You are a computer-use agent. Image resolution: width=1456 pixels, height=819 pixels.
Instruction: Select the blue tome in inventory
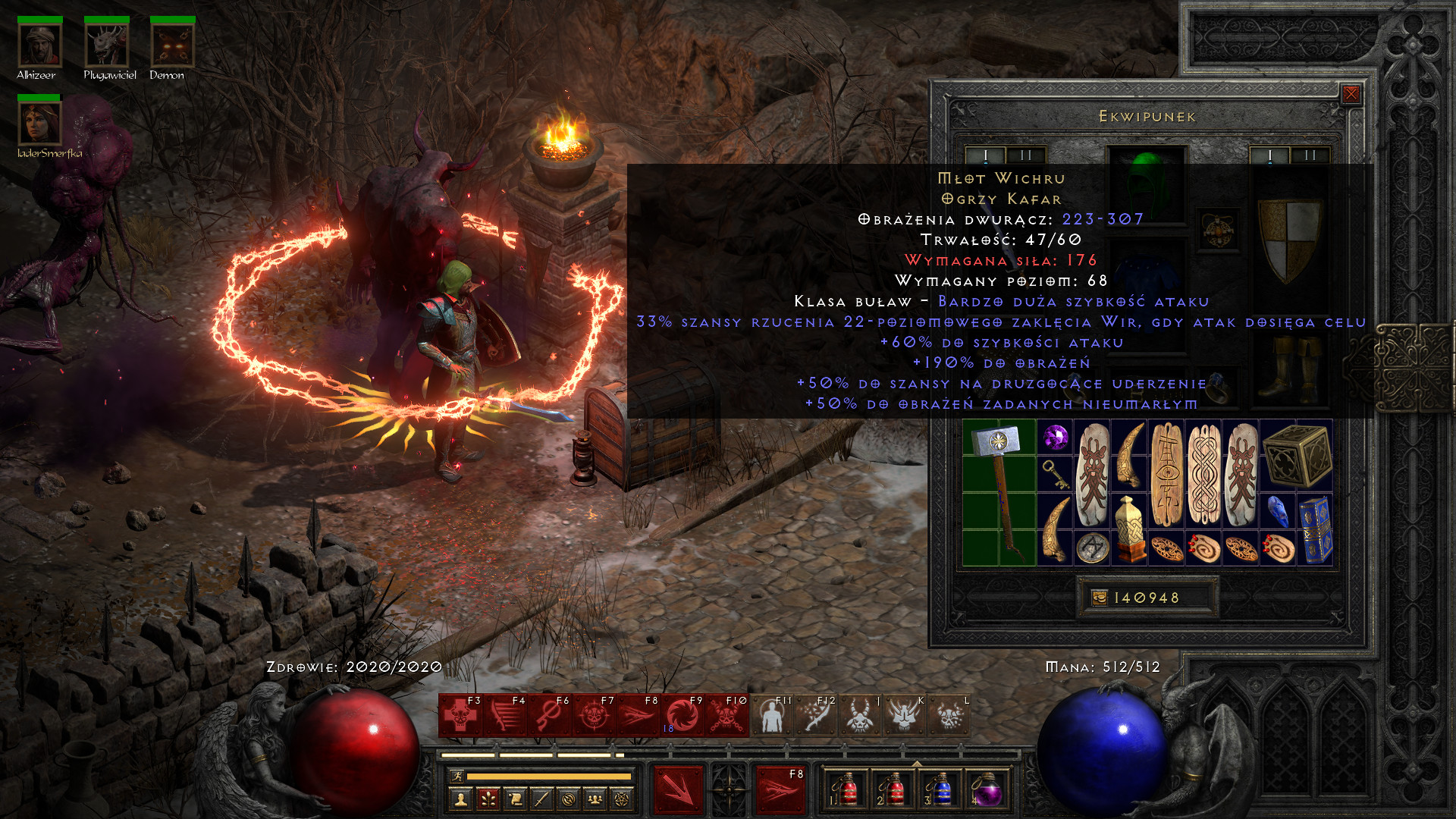(1315, 530)
